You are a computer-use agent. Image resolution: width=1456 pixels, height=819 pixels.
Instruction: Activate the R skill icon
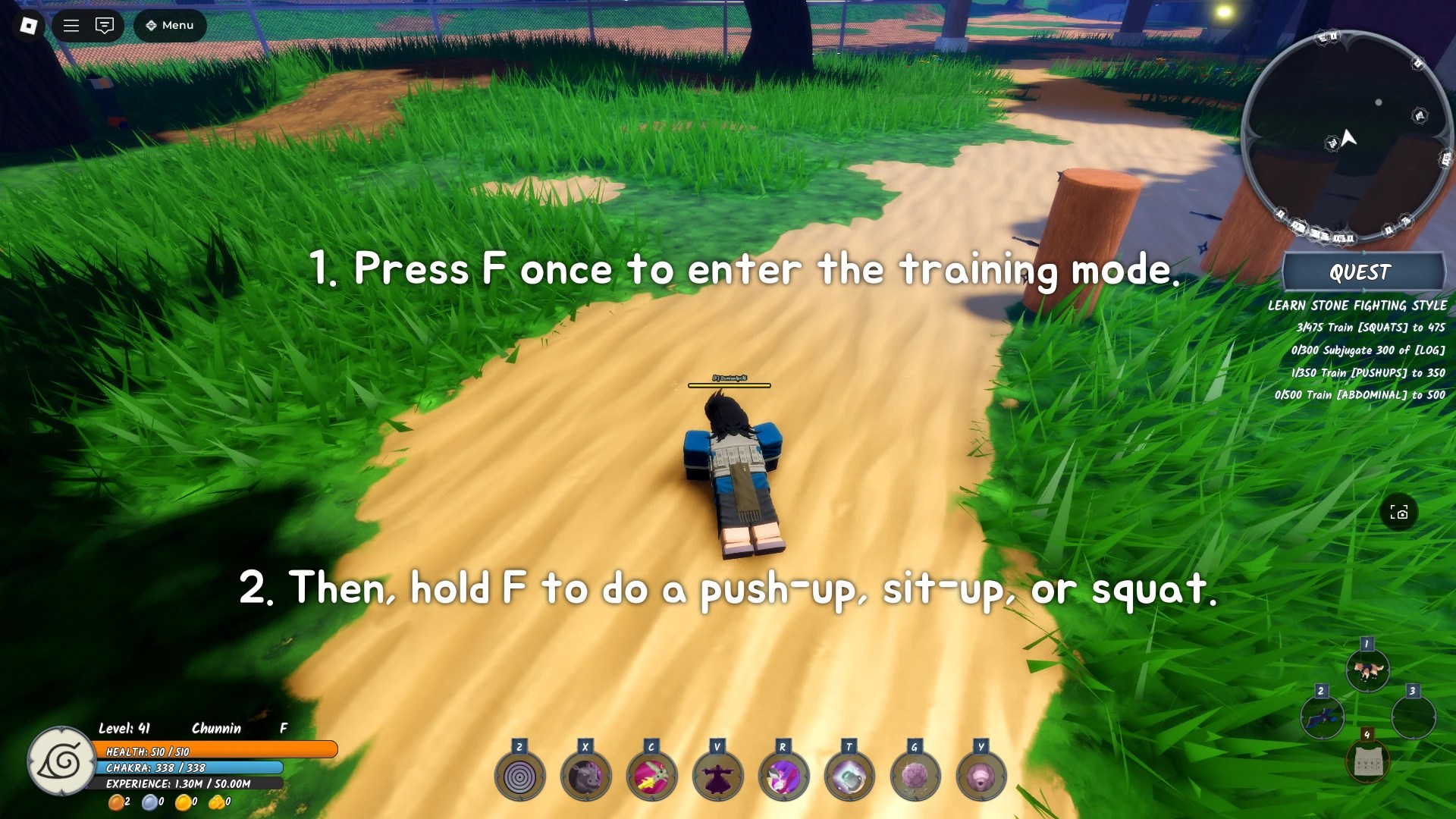783,775
